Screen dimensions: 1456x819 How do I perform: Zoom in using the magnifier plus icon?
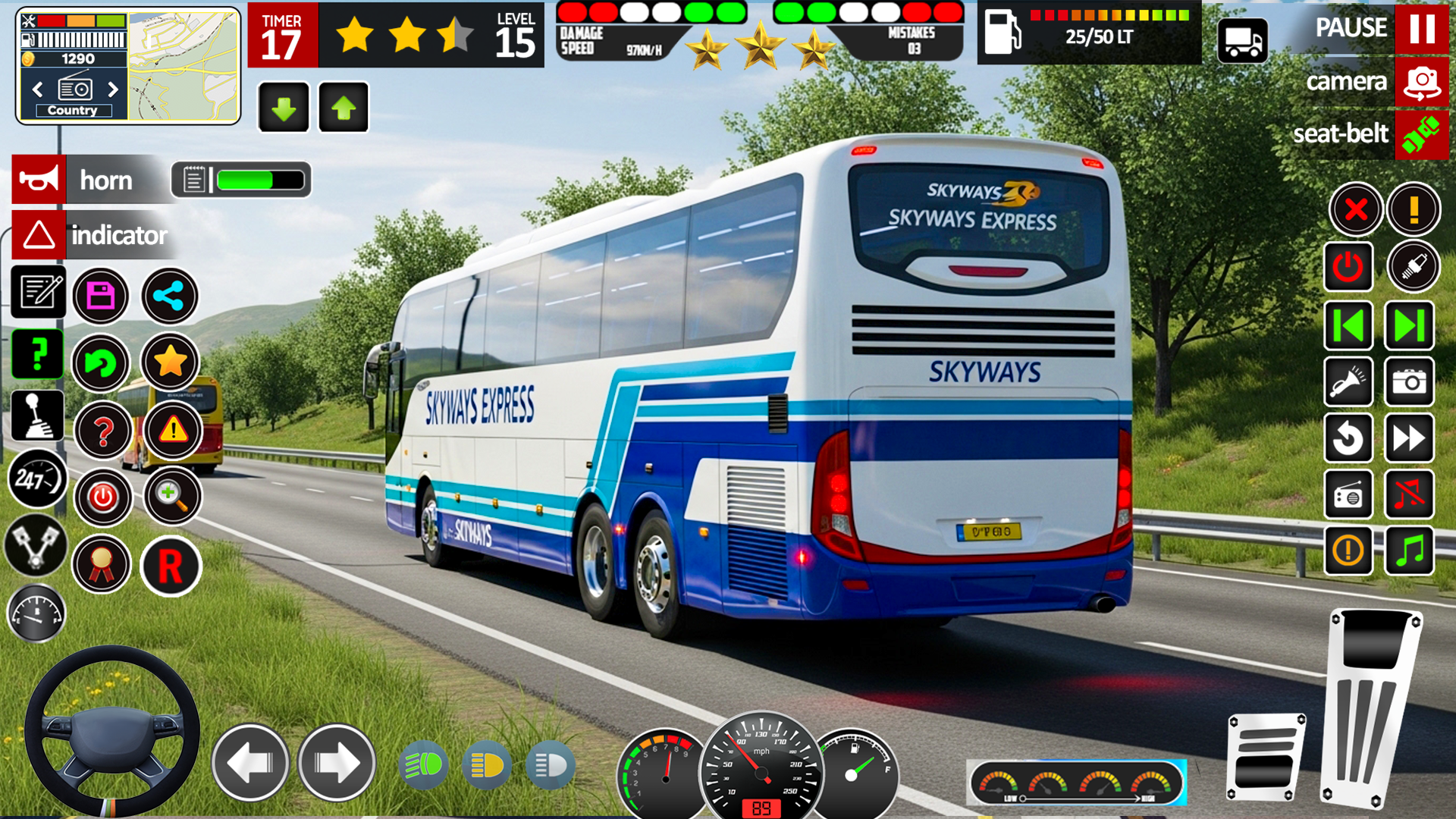click(172, 497)
